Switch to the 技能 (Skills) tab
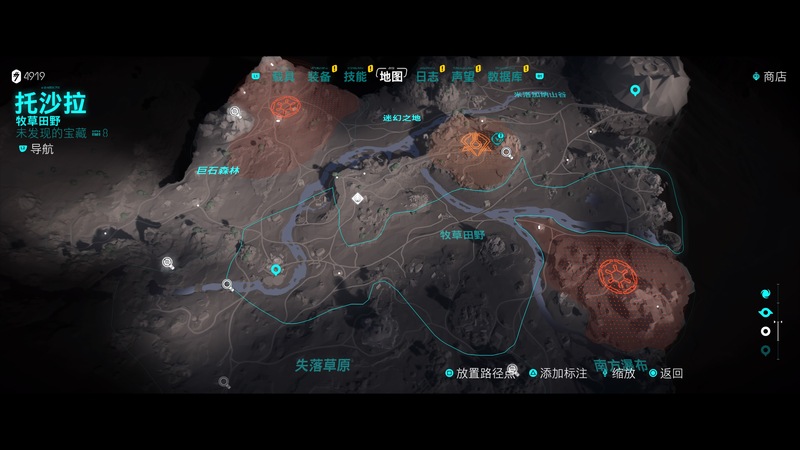Screen dimensions: 800x450 click(x=355, y=76)
